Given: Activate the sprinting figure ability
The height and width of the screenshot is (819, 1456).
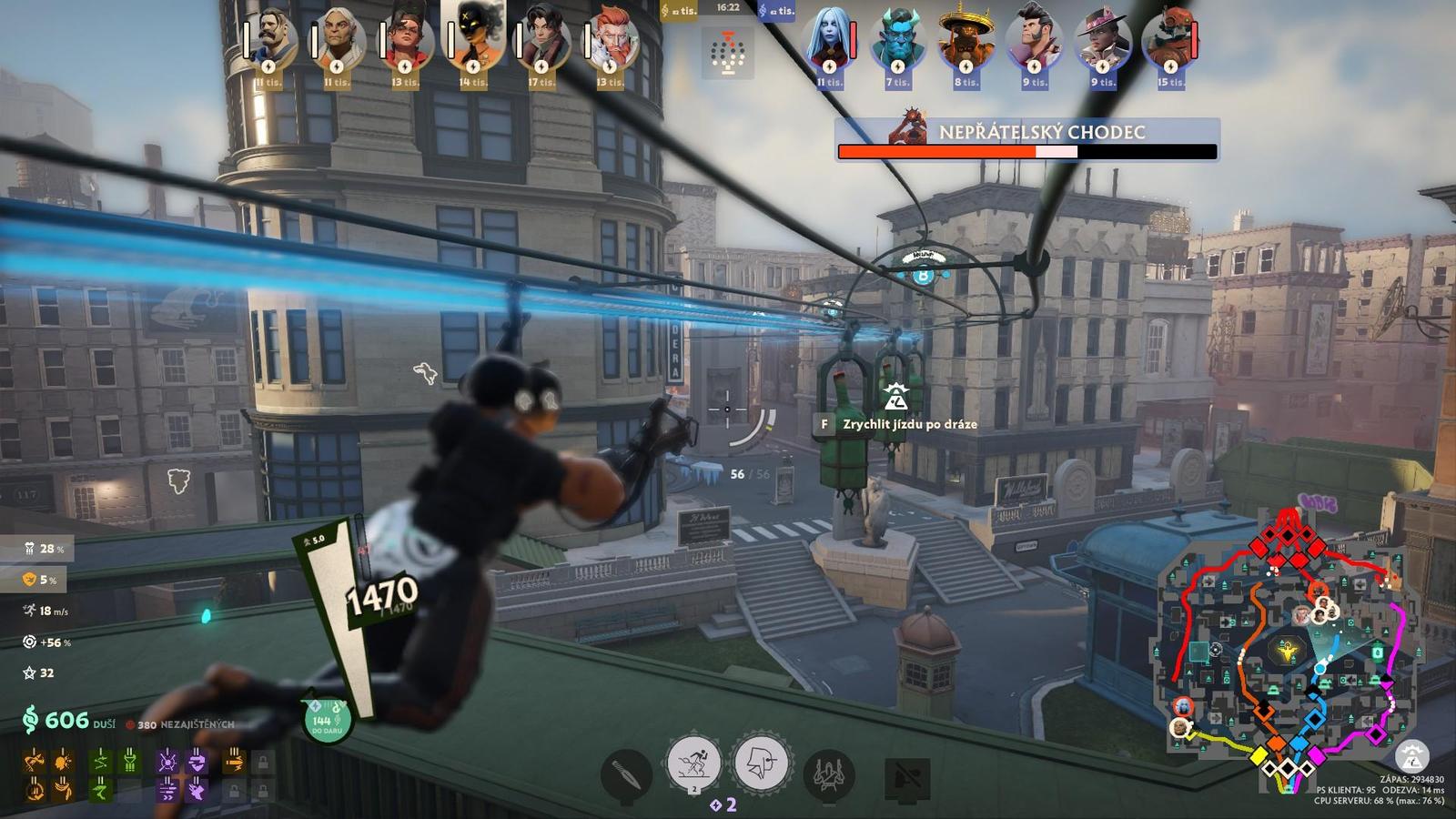Looking at the screenshot, I should point(693,763).
